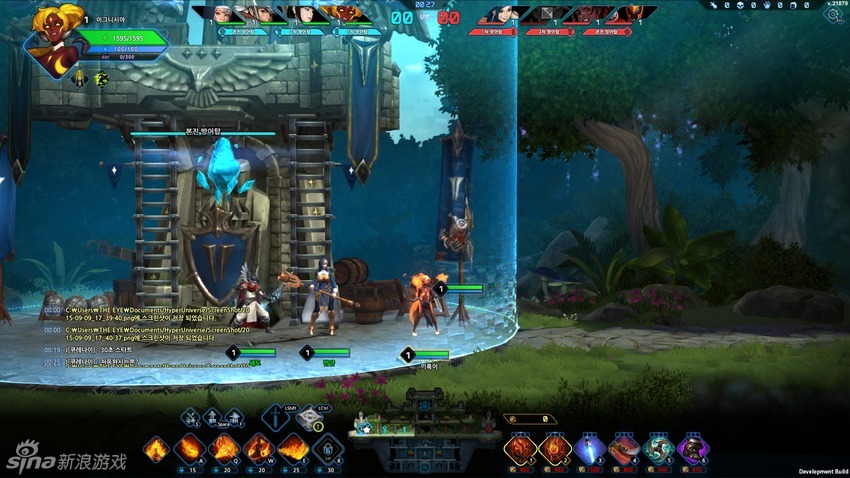
Task: Buy the first shop item priced 950
Action: (520, 449)
